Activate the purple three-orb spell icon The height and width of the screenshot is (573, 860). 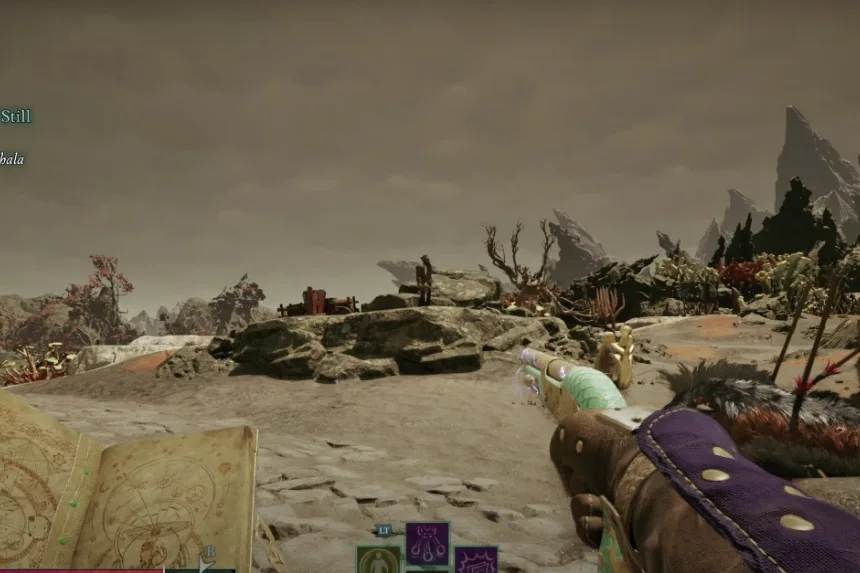(427, 543)
